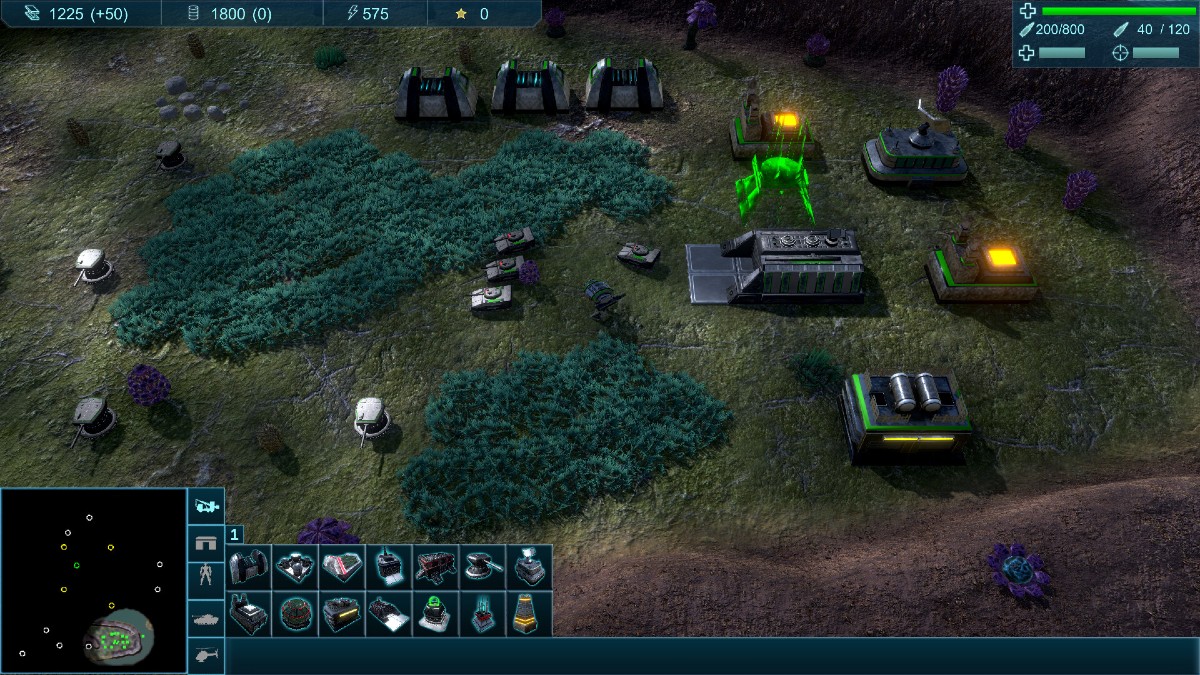
Task: Click the minimap to move the camera
Action: [93, 580]
